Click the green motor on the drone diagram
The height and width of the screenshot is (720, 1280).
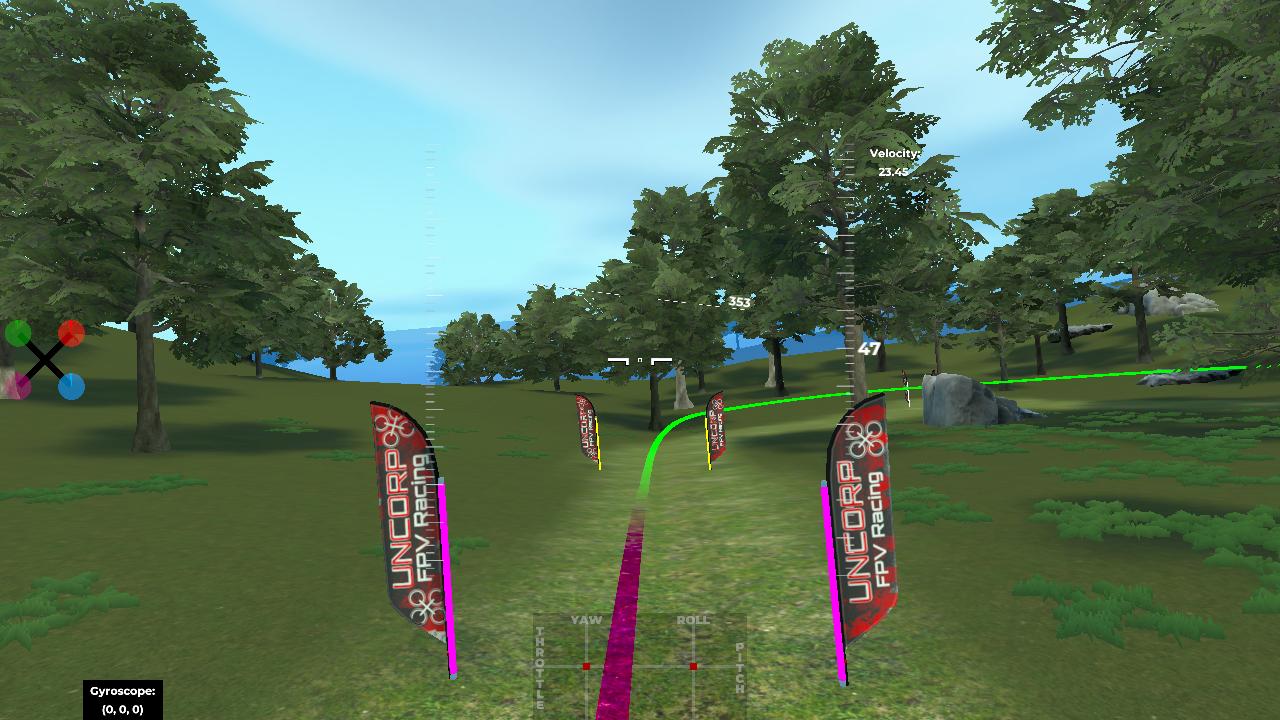[x=18, y=333]
